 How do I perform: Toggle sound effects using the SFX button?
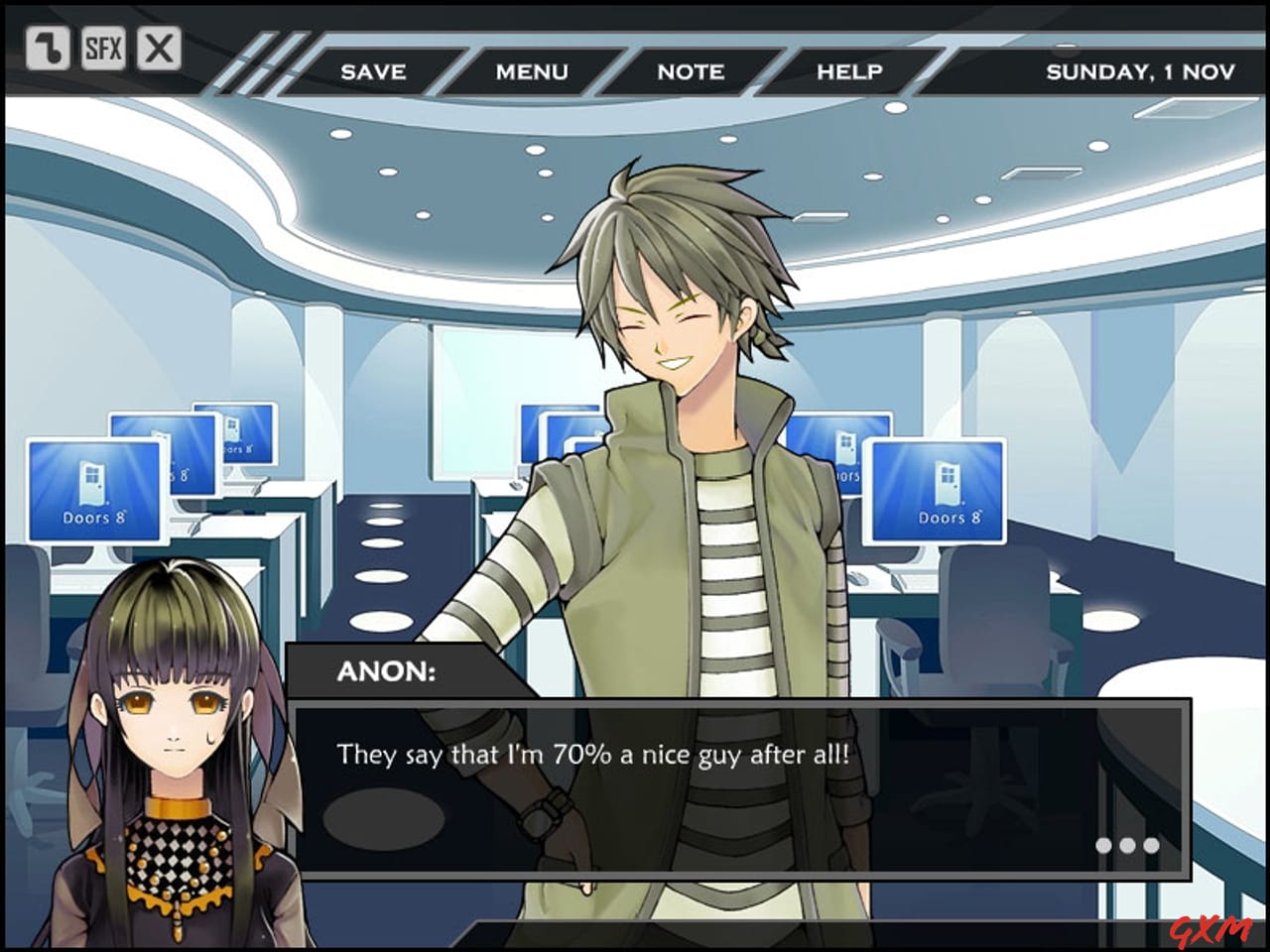[103, 48]
